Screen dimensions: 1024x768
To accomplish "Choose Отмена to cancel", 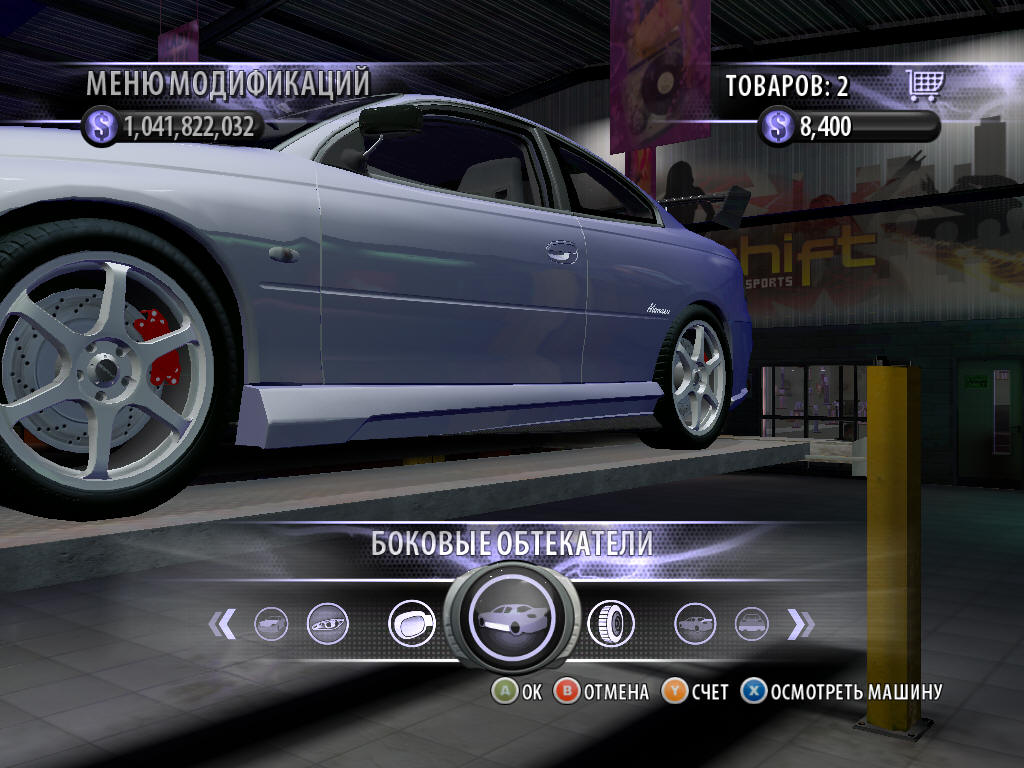I will coord(602,691).
